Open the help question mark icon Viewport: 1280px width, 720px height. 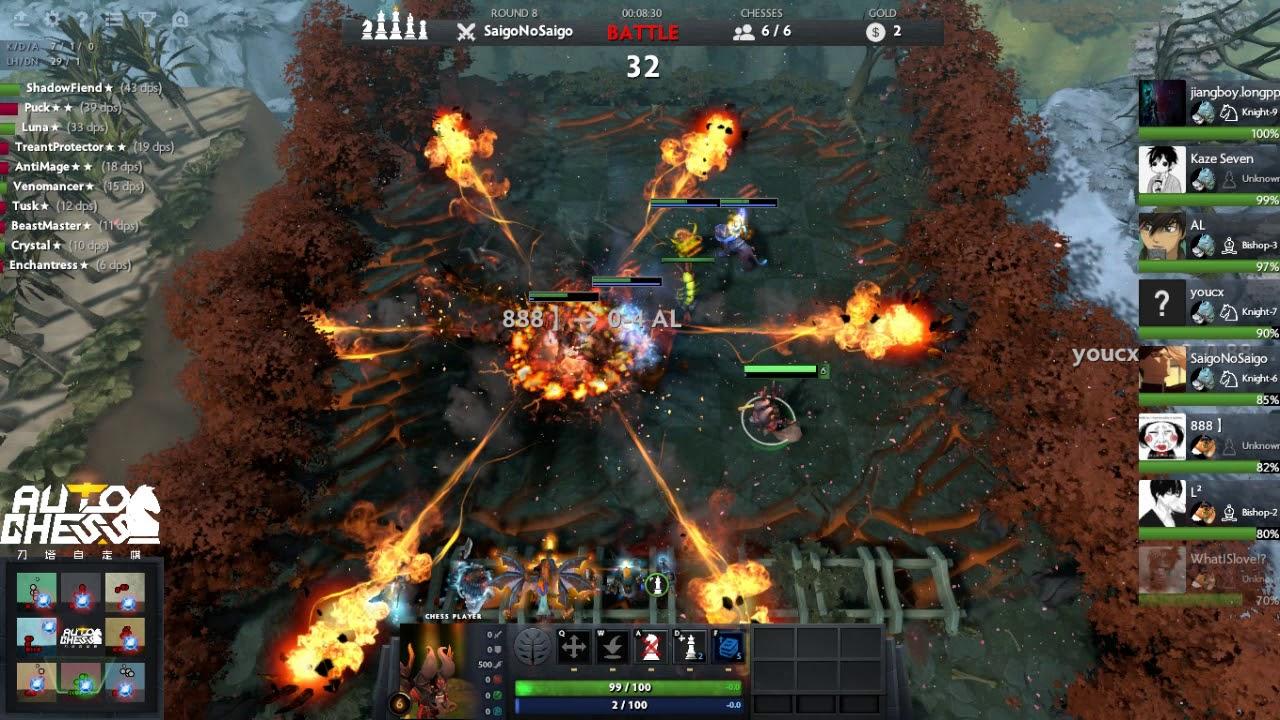[x=82, y=18]
